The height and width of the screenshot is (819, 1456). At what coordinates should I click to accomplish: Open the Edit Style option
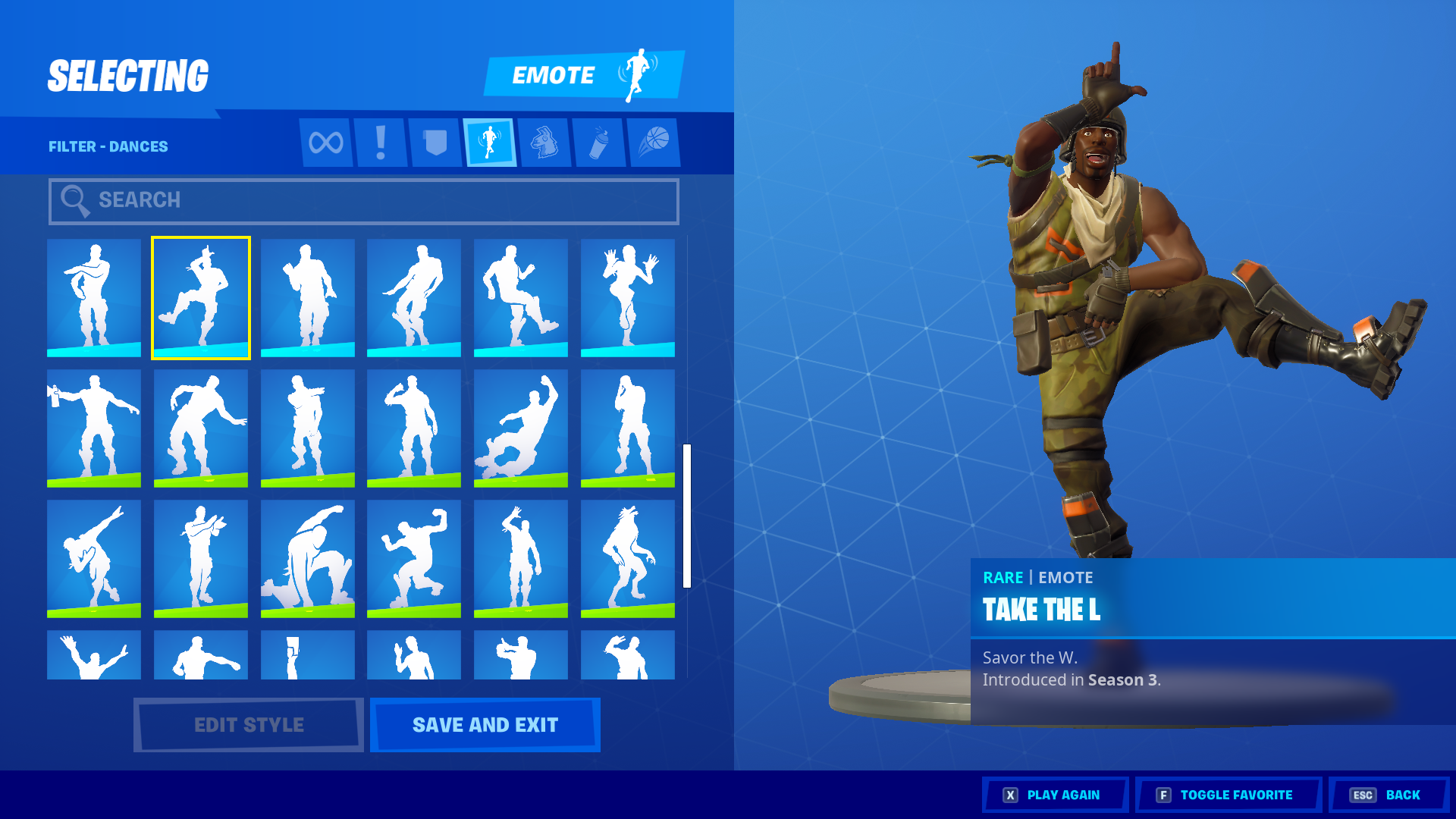click(x=249, y=725)
